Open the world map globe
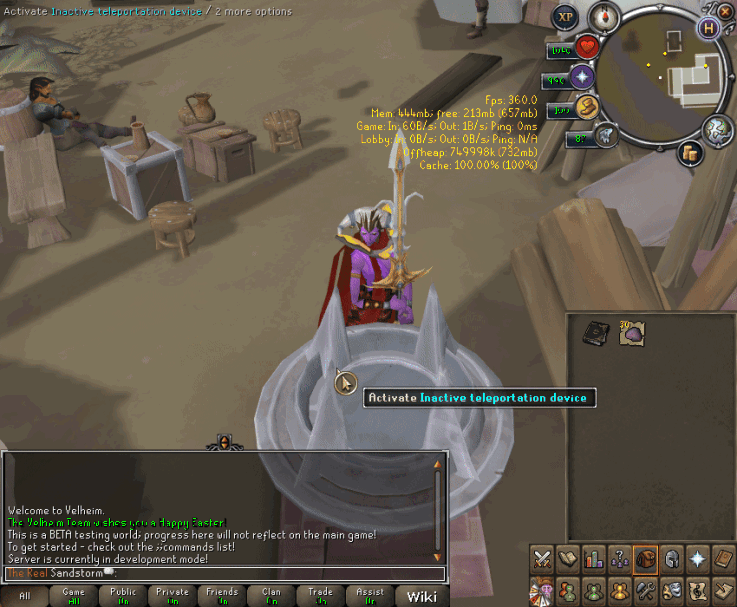737x607 pixels. tap(716, 130)
